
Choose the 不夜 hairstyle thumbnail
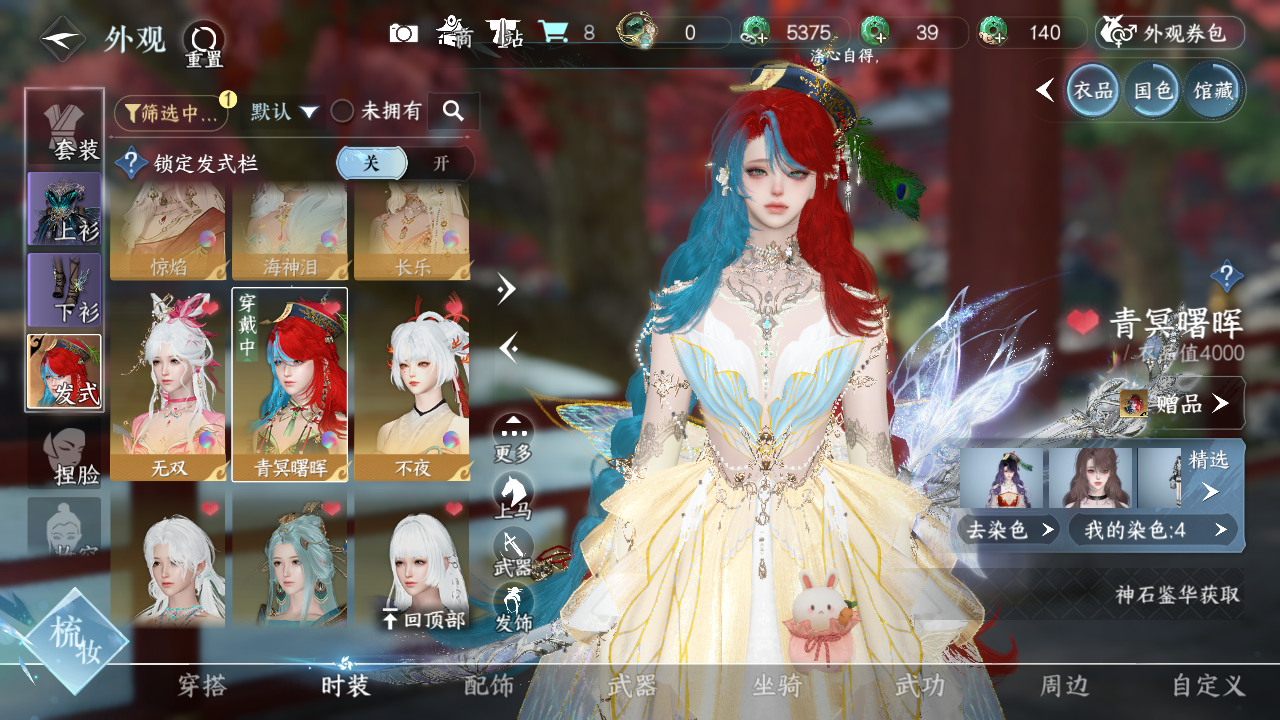point(412,384)
